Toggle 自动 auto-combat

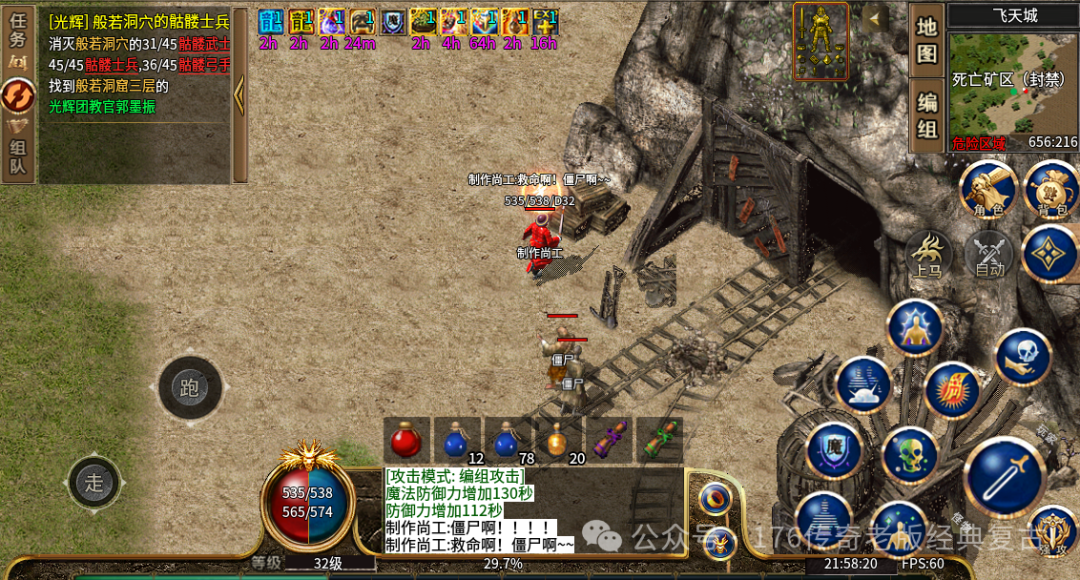[x=989, y=255]
